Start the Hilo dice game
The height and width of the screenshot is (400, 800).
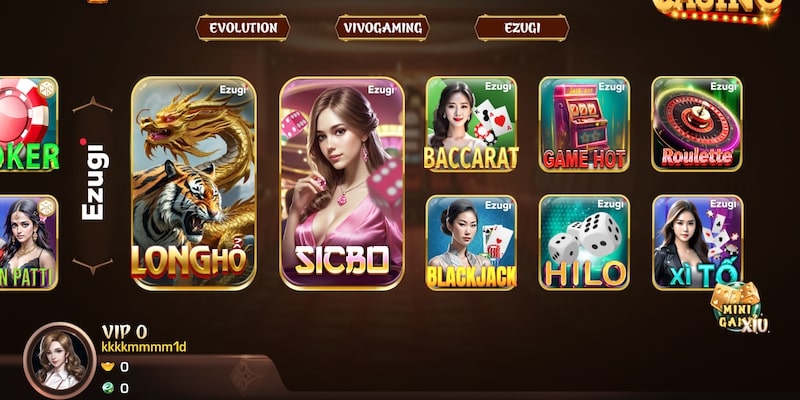point(584,241)
